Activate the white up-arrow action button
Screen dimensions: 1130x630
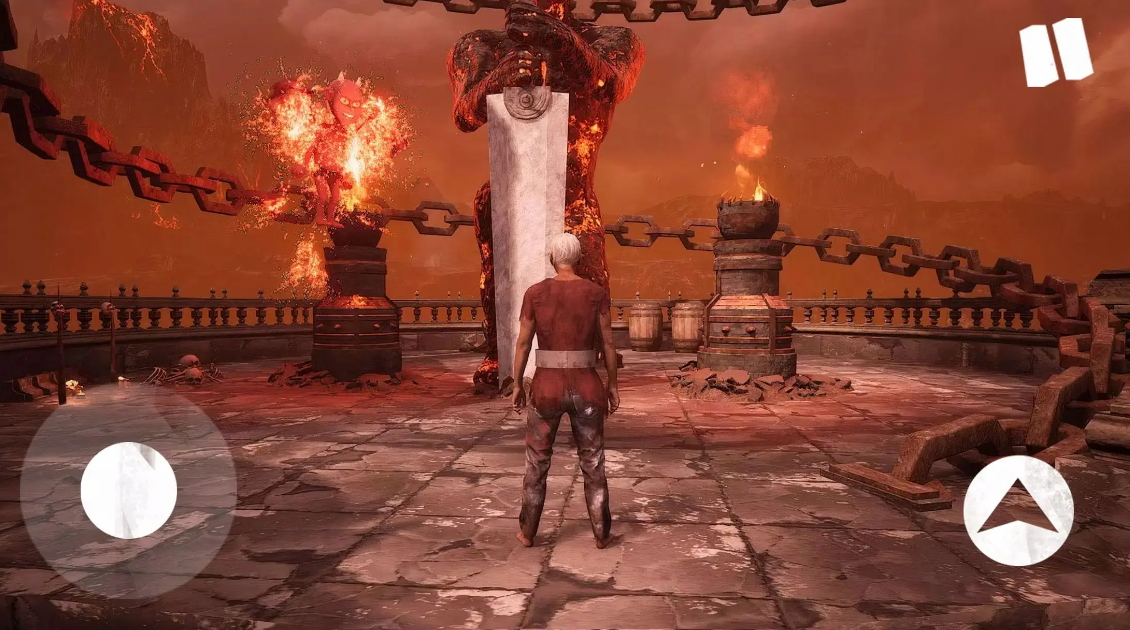pyautogui.click(x=1018, y=511)
